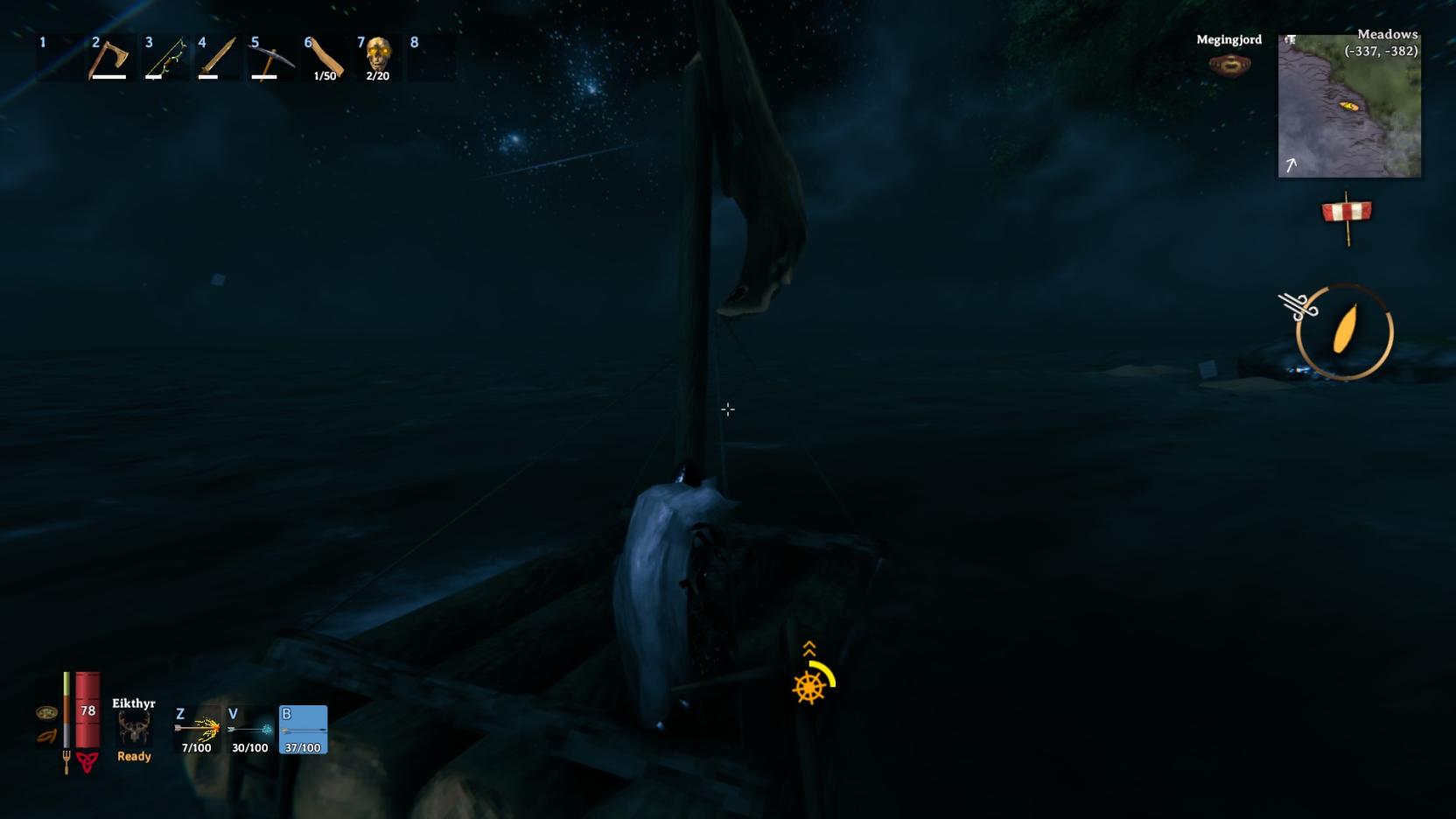Select the axe in hotbar slot 2

coord(110,57)
